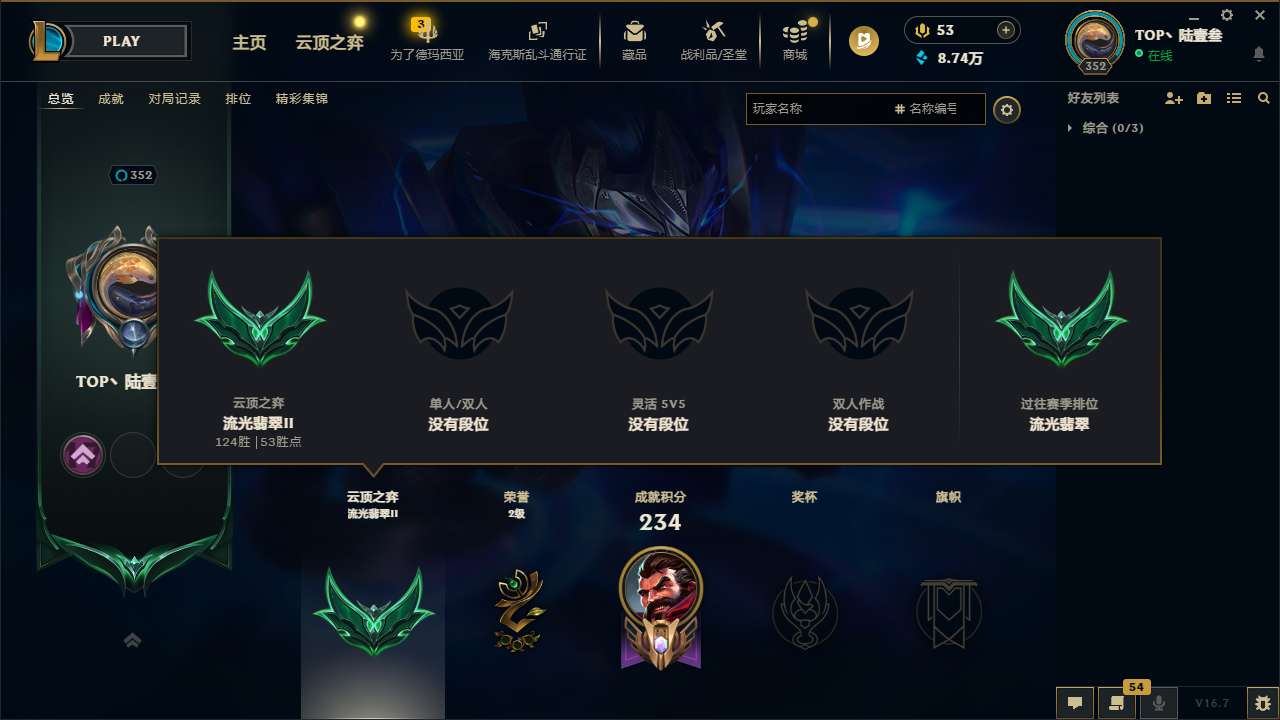1280x720 pixels.
Task: Click the PLAY button
Action: pos(122,41)
